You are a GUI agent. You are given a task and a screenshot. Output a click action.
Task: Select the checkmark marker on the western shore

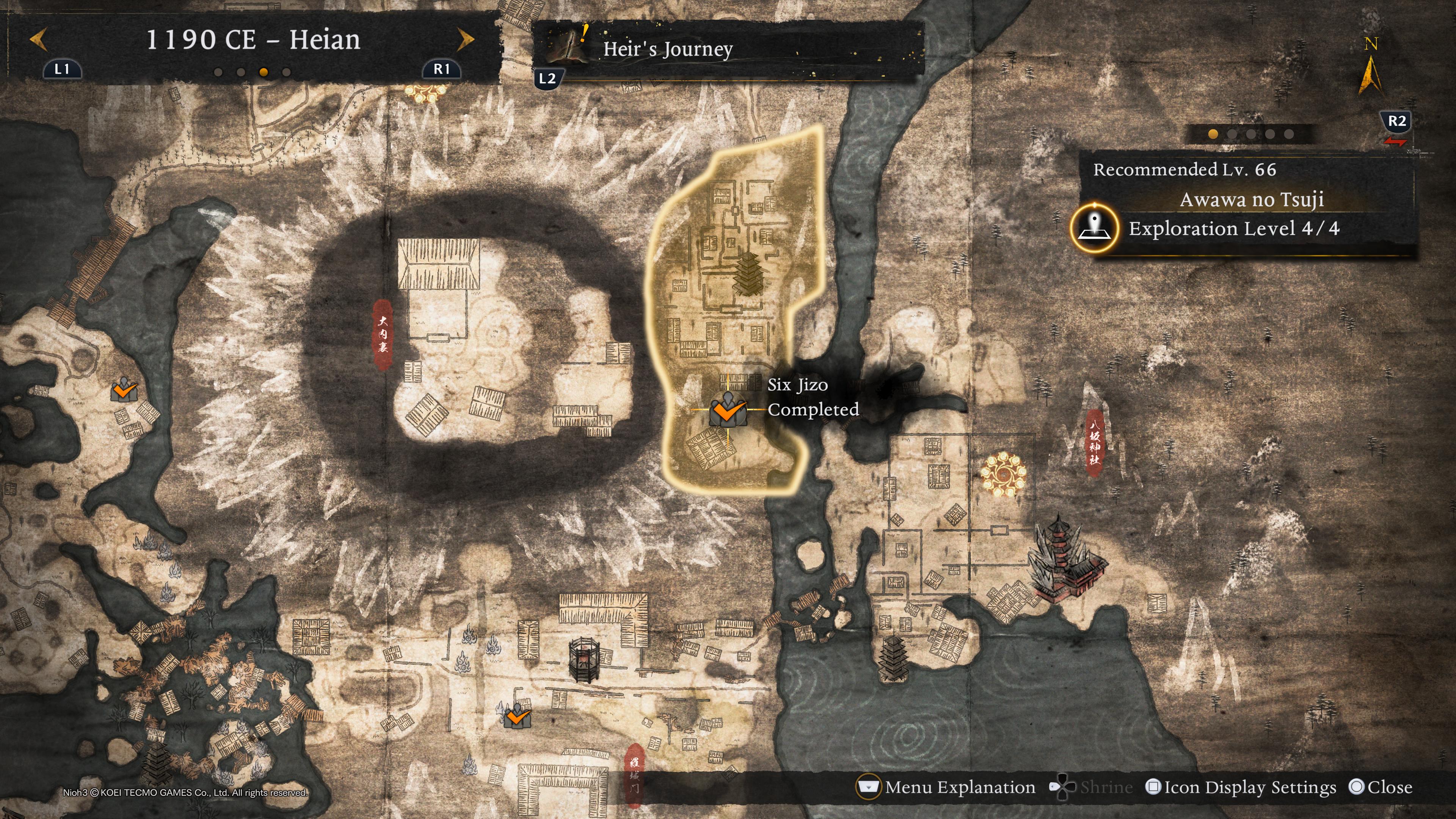[124, 389]
